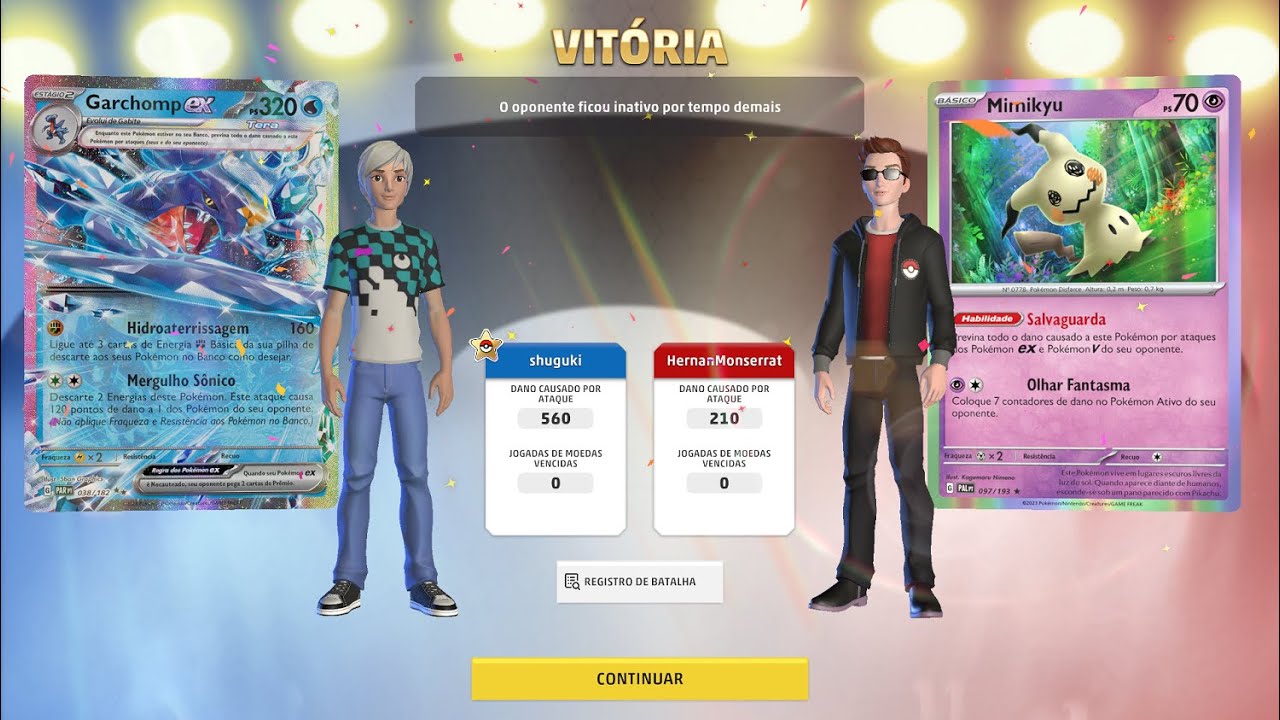Click the Psychic energy icon beside Olhar Fantasma

point(958,382)
